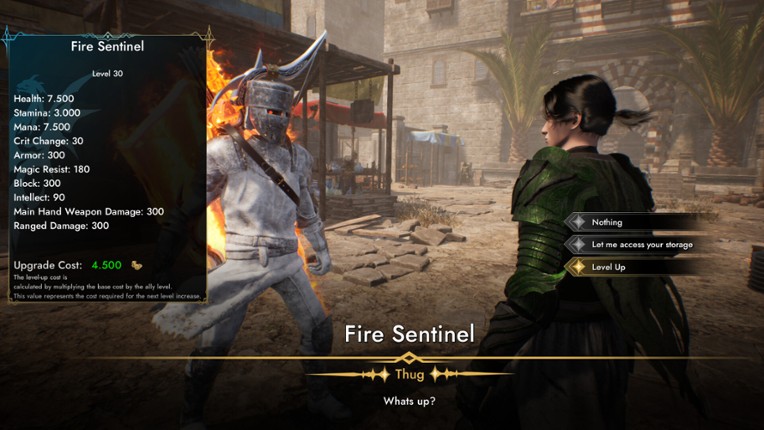Choose the "Nothing" dialogue option

607,222
